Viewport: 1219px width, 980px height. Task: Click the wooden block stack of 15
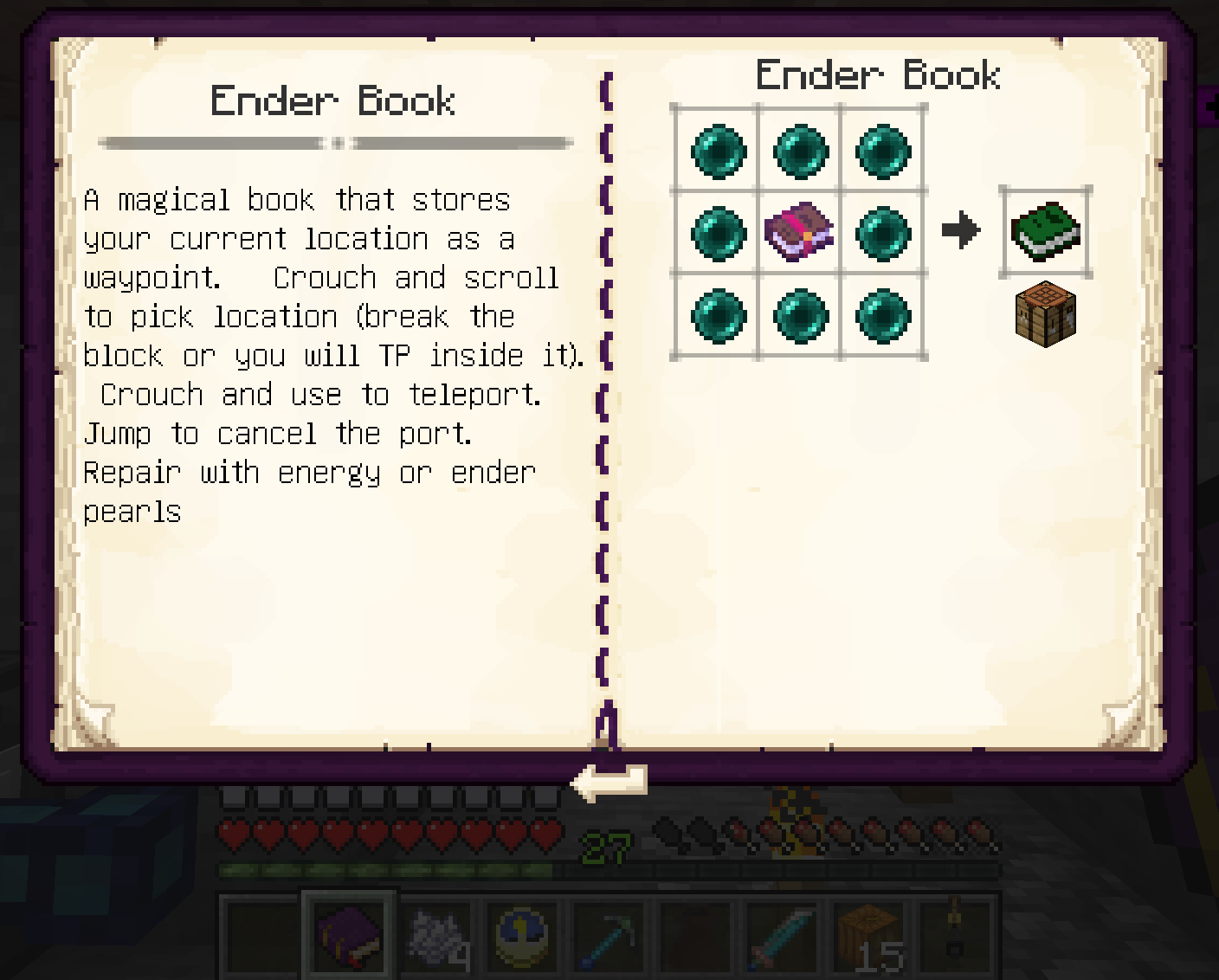tap(868, 935)
